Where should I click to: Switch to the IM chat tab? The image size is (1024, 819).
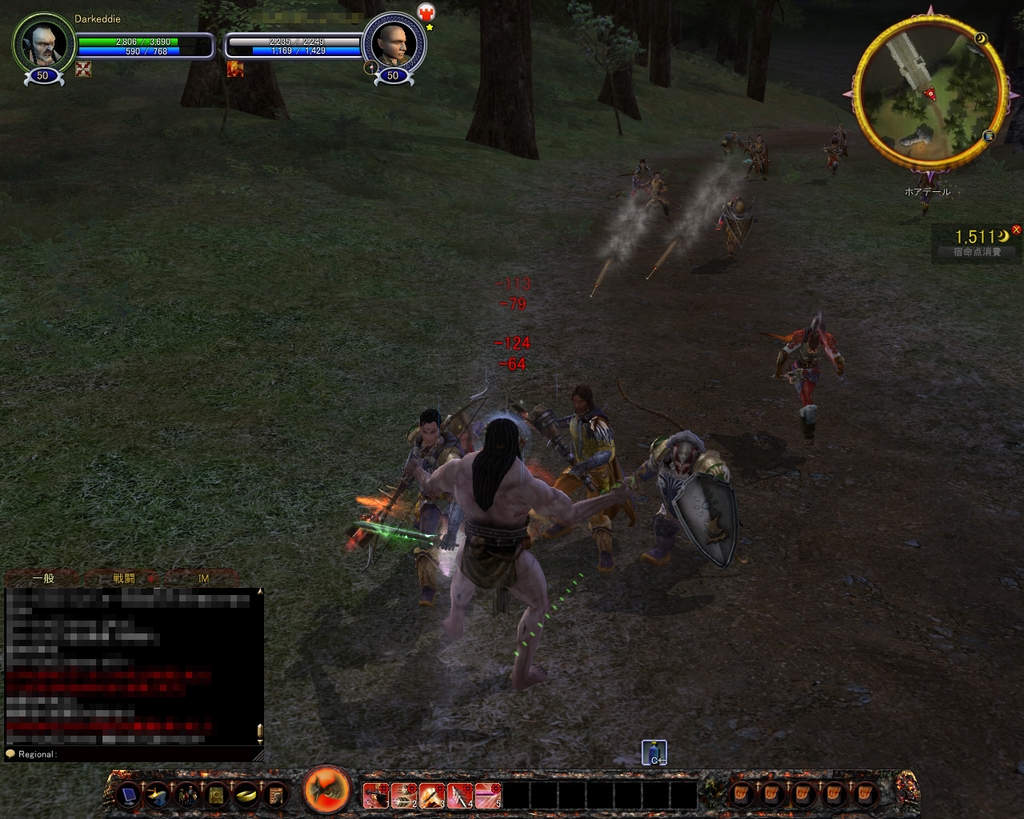pos(203,578)
